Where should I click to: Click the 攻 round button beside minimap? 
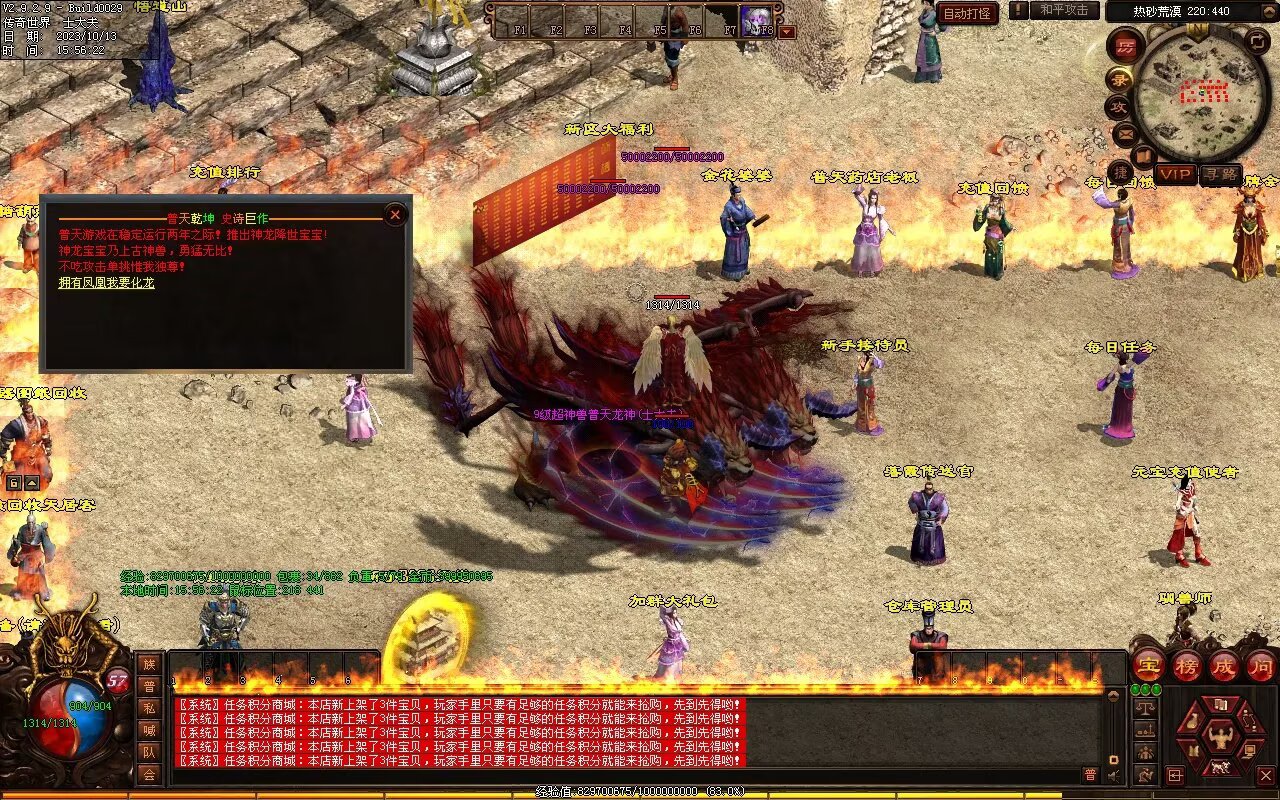(x=1118, y=106)
